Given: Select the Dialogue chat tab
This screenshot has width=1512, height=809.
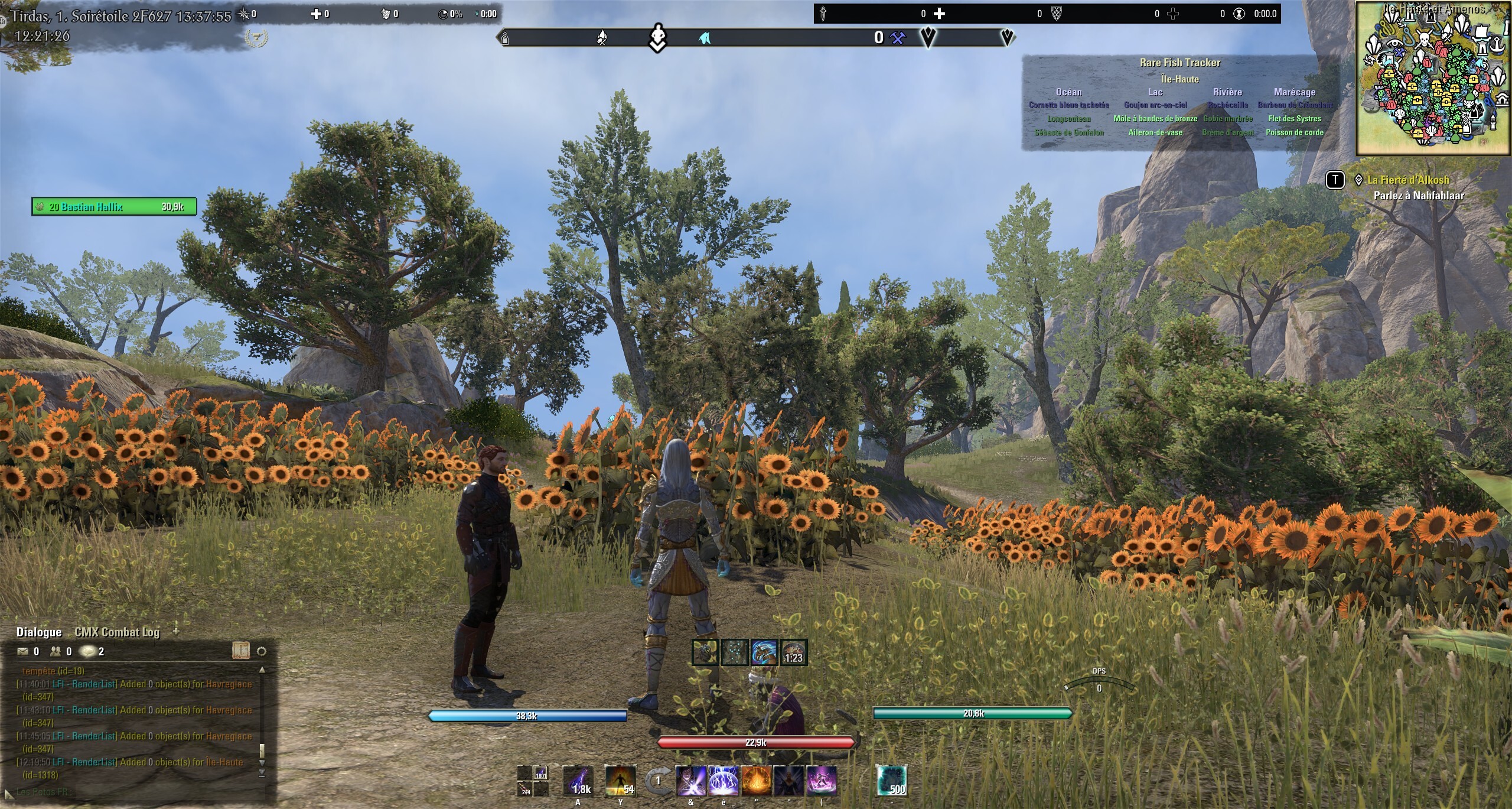Looking at the screenshot, I should pyautogui.click(x=39, y=631).
